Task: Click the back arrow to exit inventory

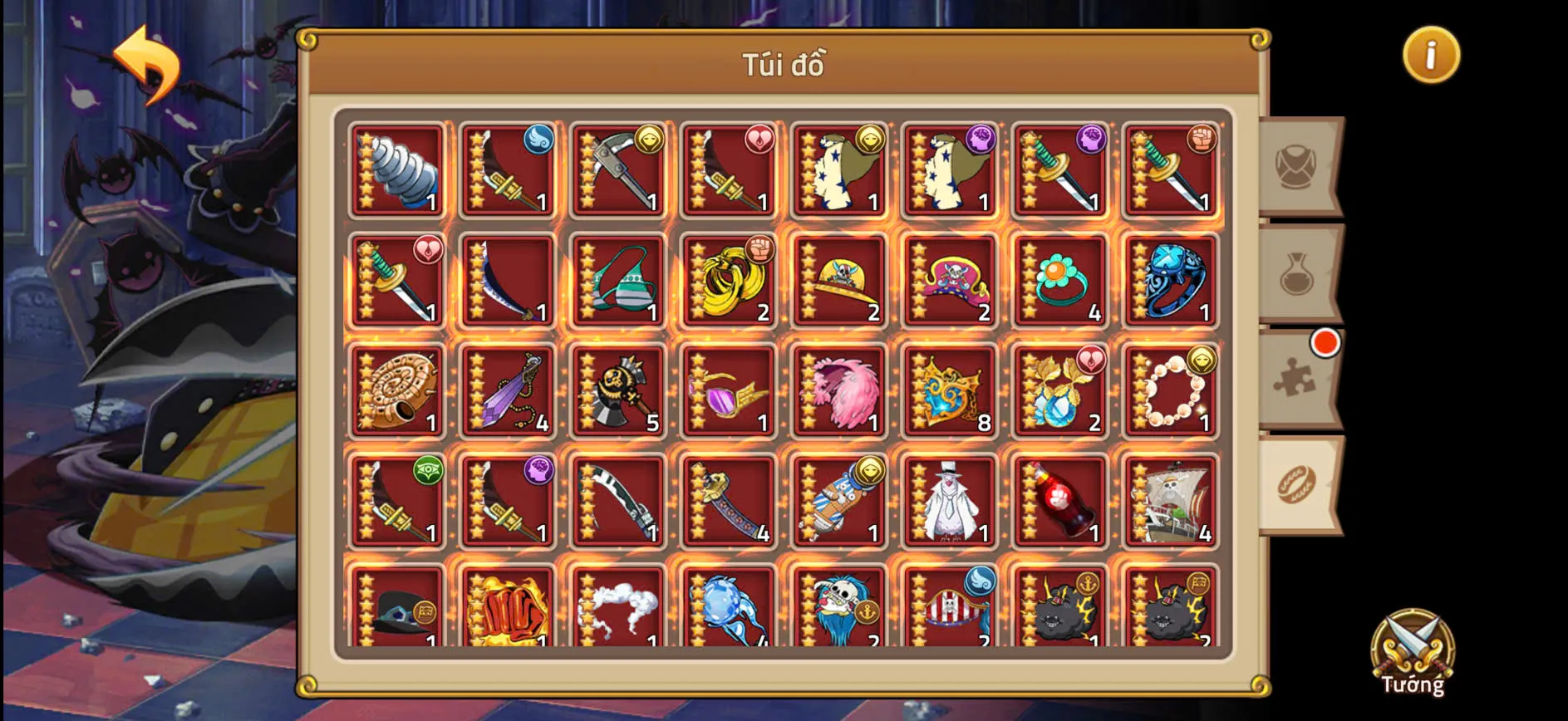Action: 150,61
